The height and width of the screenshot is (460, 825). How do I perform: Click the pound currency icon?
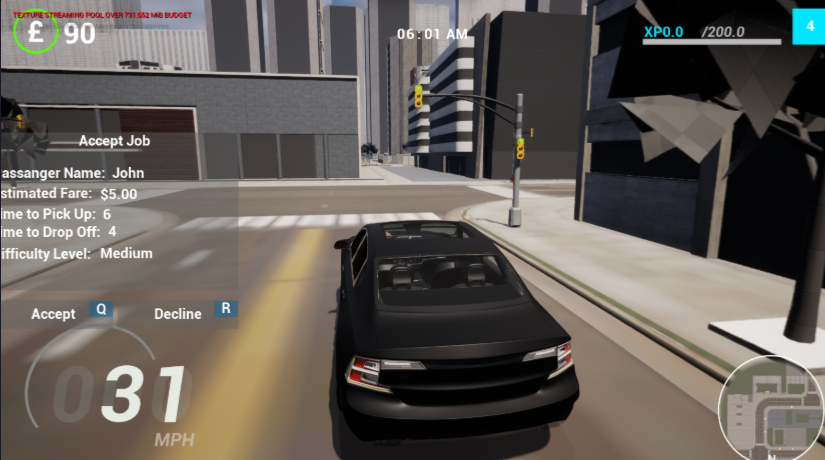tap(38, 33)
